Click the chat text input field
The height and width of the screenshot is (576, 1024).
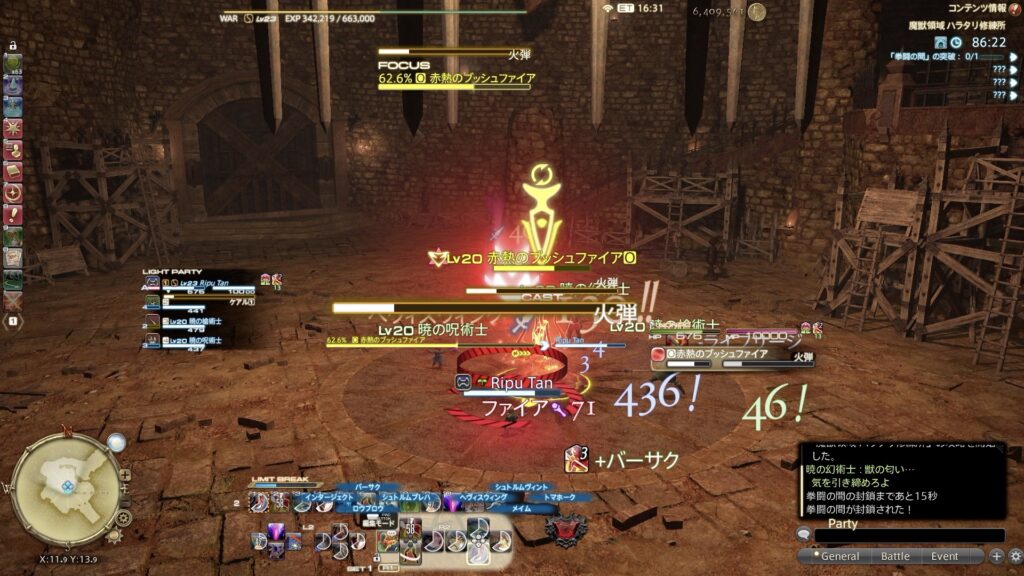pos(906,537)
